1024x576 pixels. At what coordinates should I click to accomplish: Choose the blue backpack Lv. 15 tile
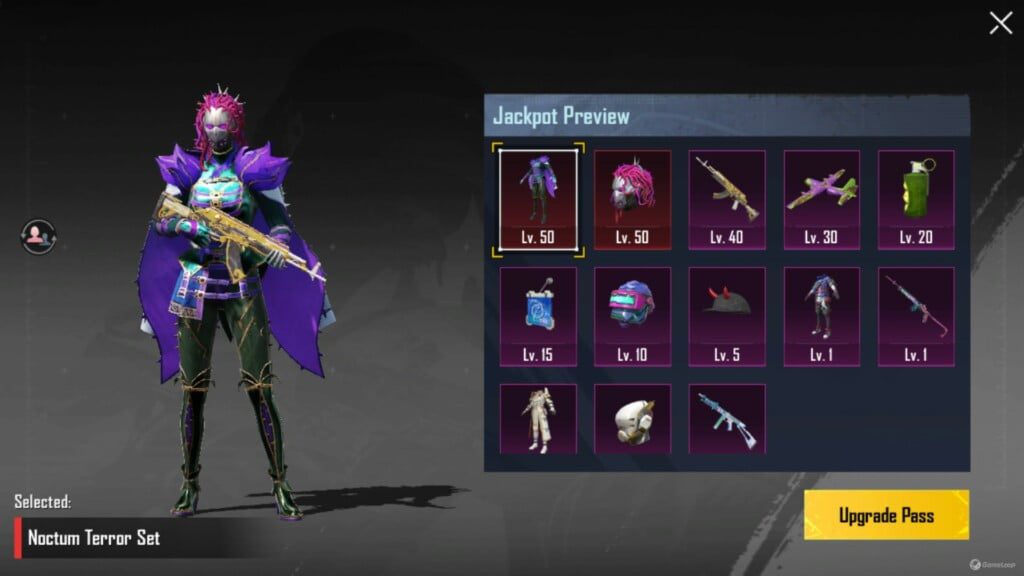[x=538, y=316]
